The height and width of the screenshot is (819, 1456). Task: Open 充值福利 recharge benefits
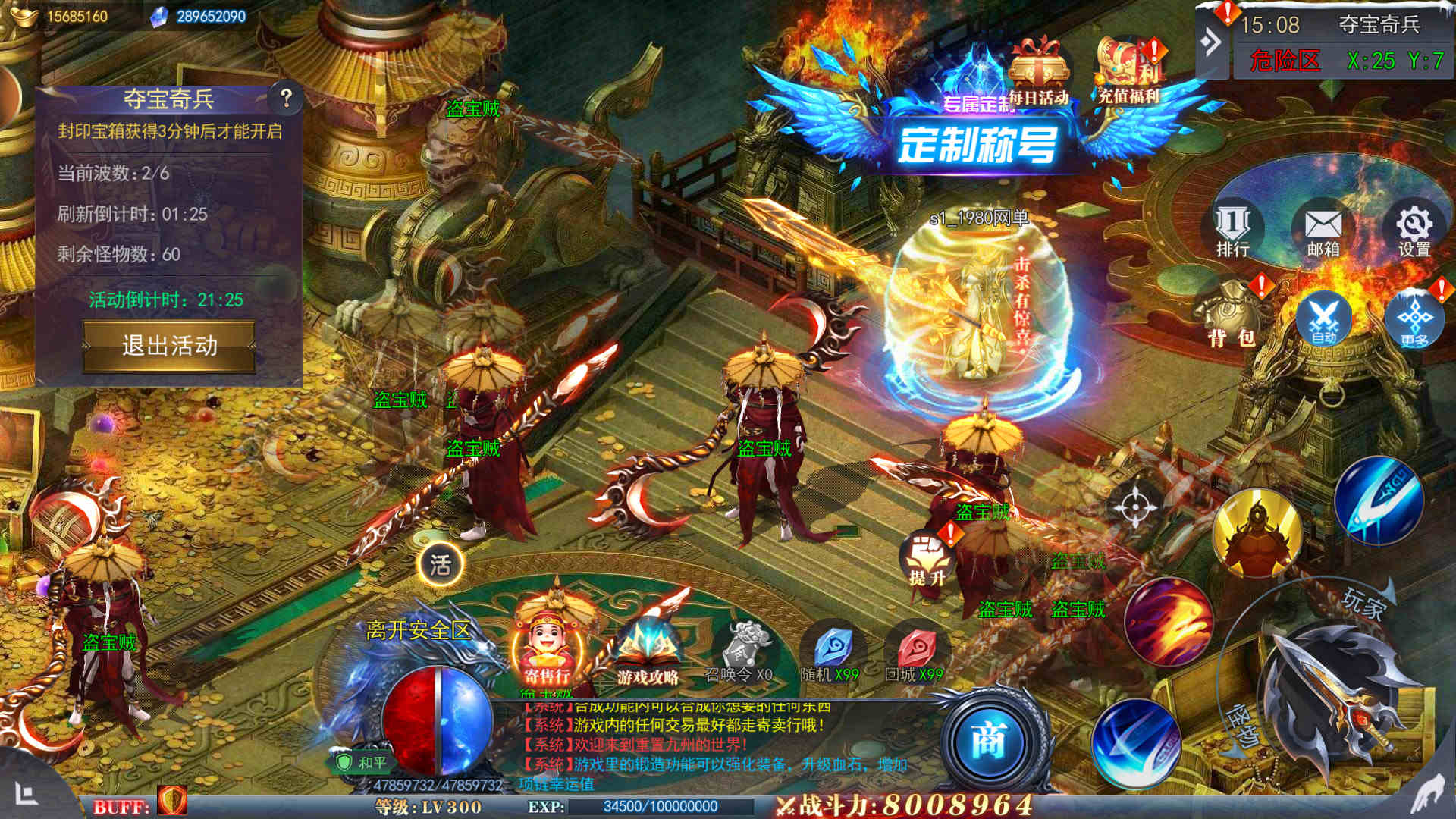1129,71
